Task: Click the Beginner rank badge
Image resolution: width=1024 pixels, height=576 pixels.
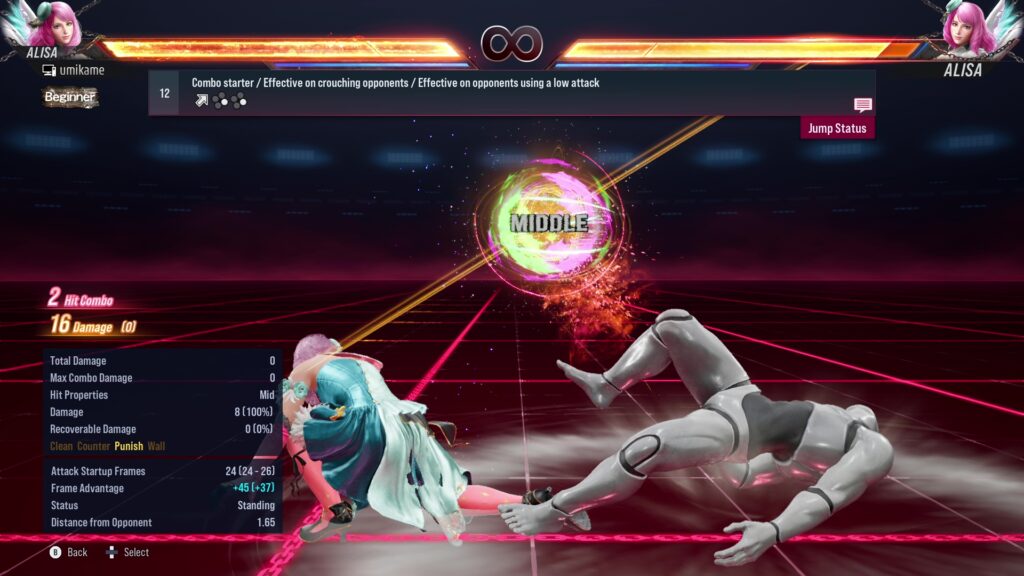Action: [70, 97]
